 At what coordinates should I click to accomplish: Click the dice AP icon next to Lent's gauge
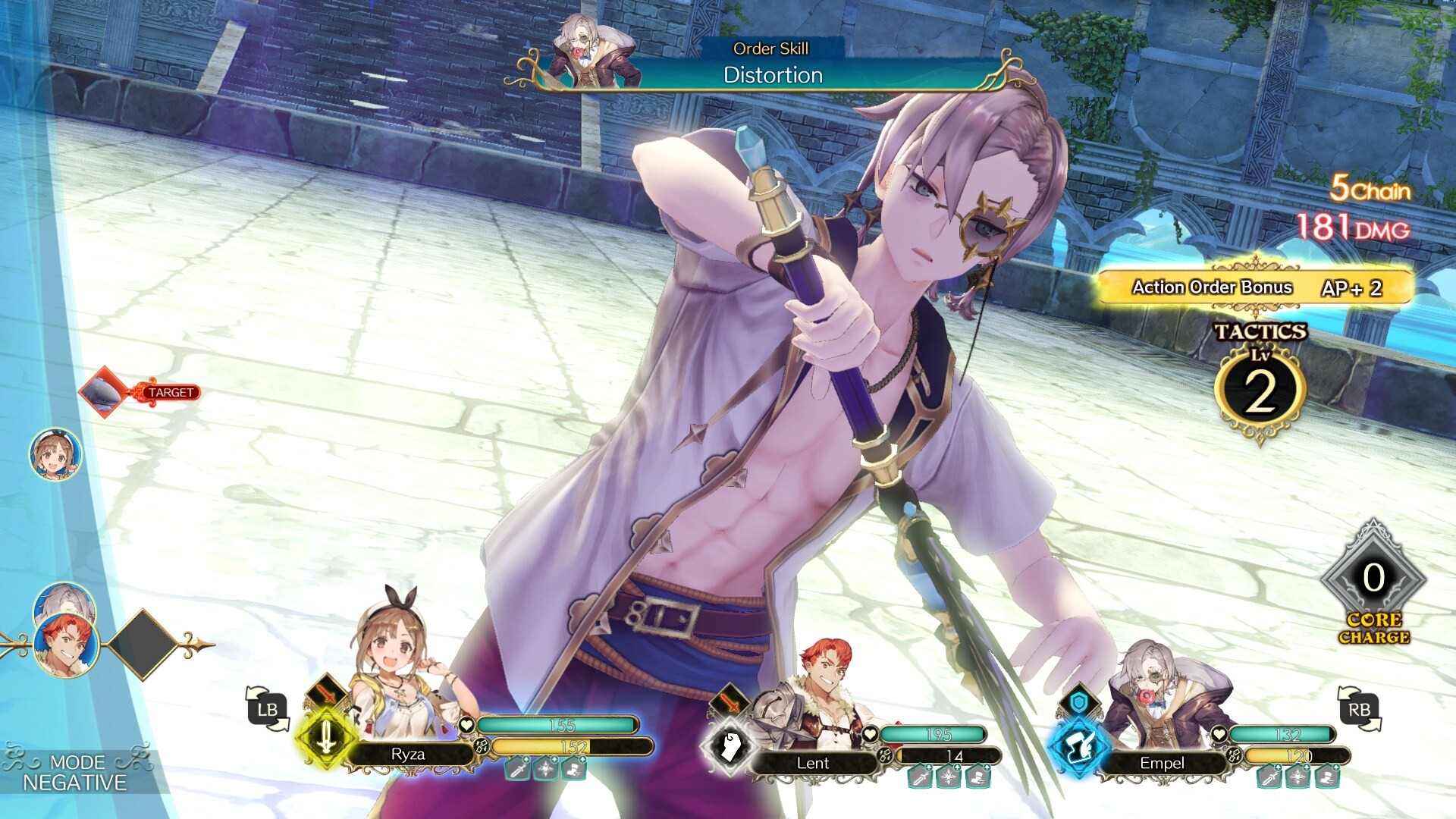(885, 756)
